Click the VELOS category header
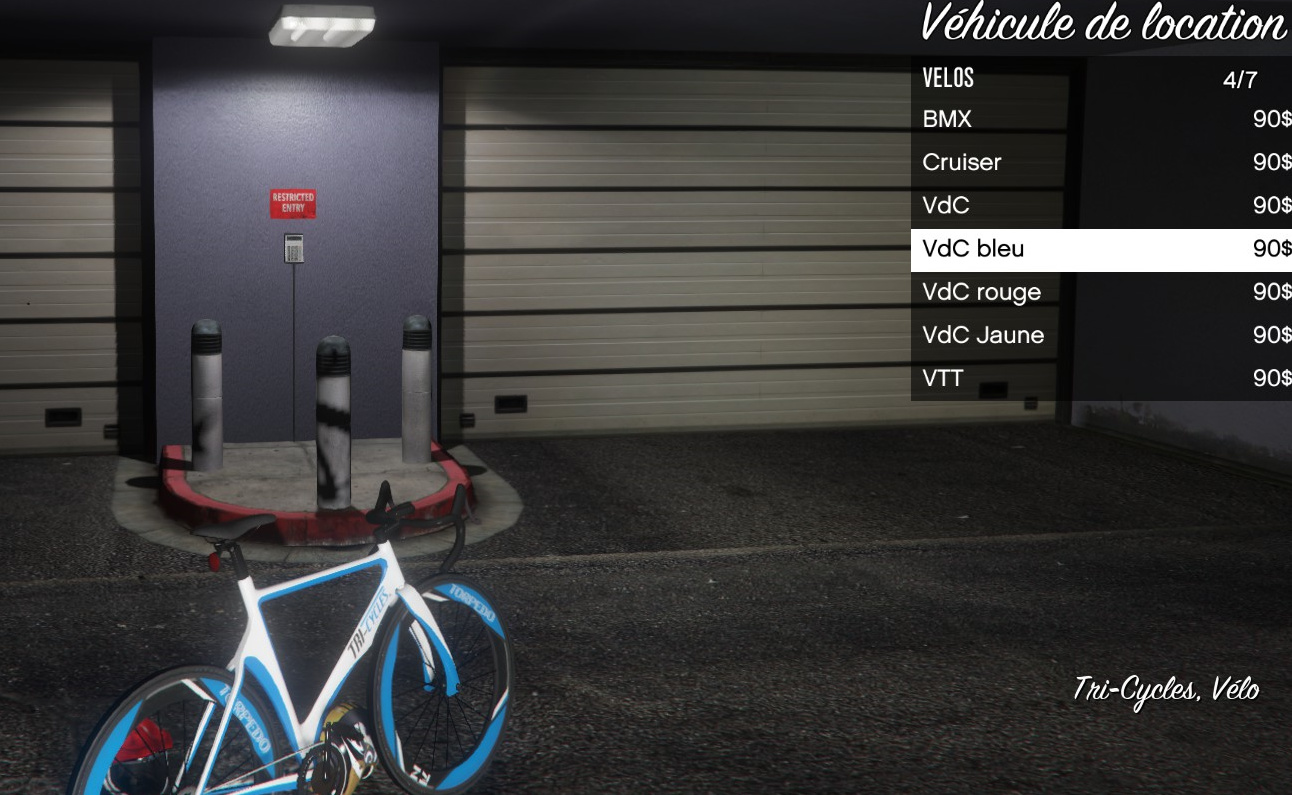Screen dimensions: 1292x795 [947, 77]
